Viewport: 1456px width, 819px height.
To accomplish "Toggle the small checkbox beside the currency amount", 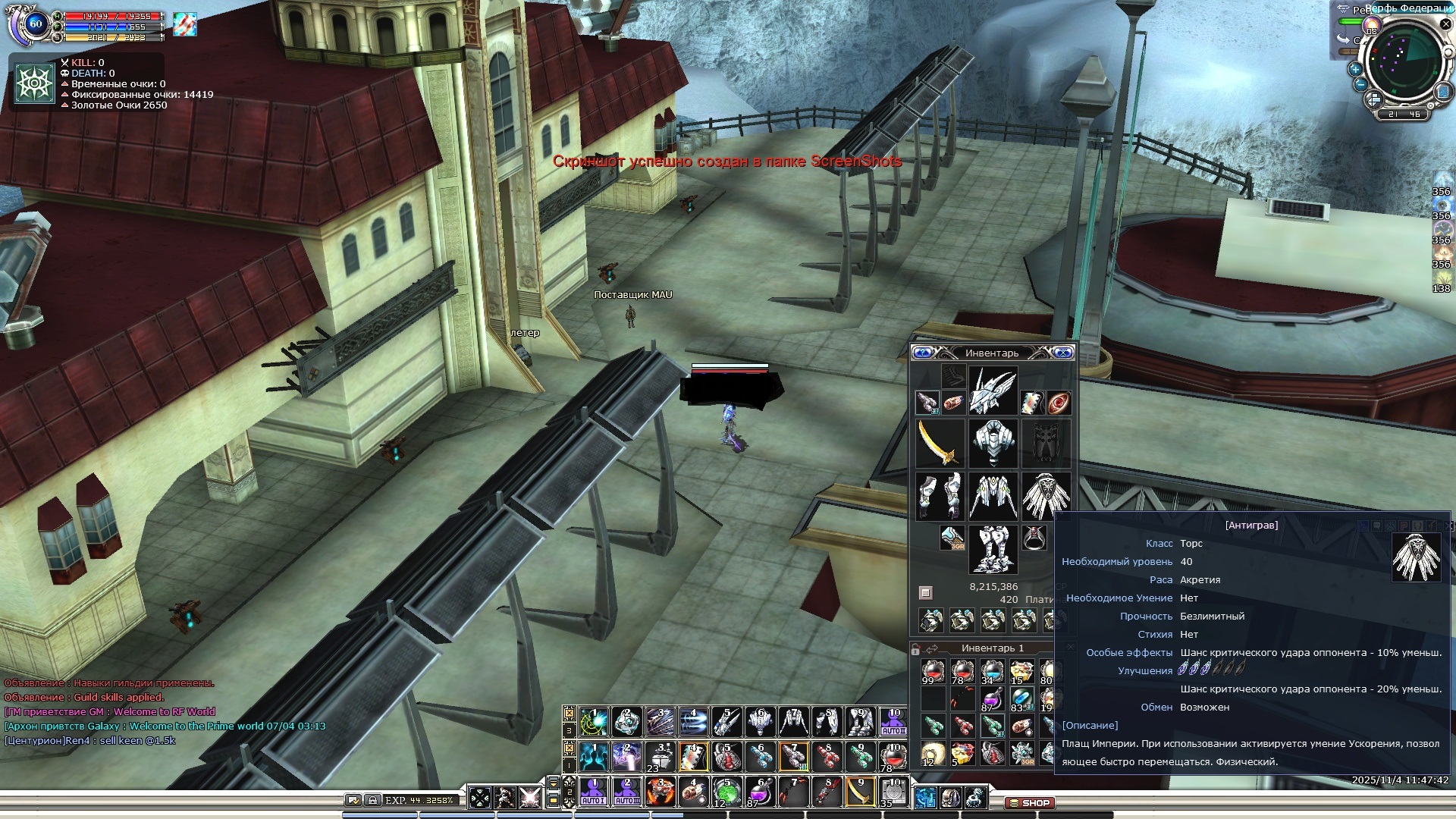I will (925, 592).
